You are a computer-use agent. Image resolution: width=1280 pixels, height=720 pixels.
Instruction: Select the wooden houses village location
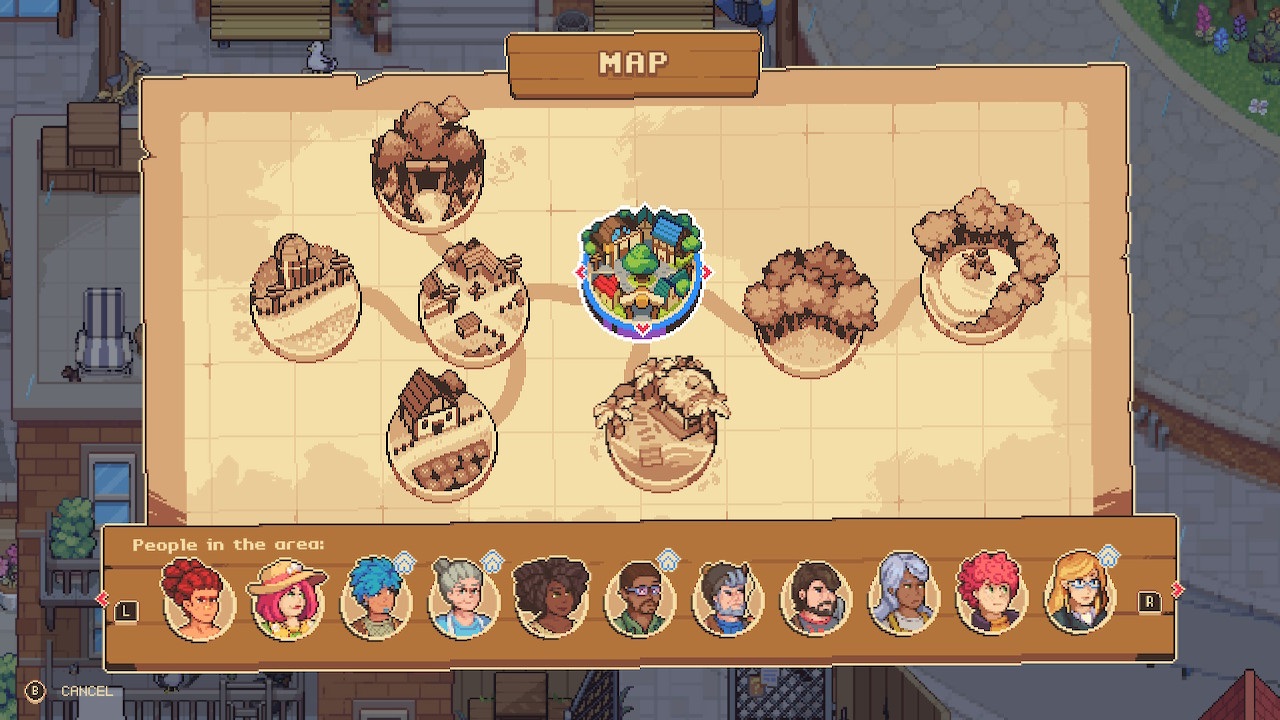(473, 302)
